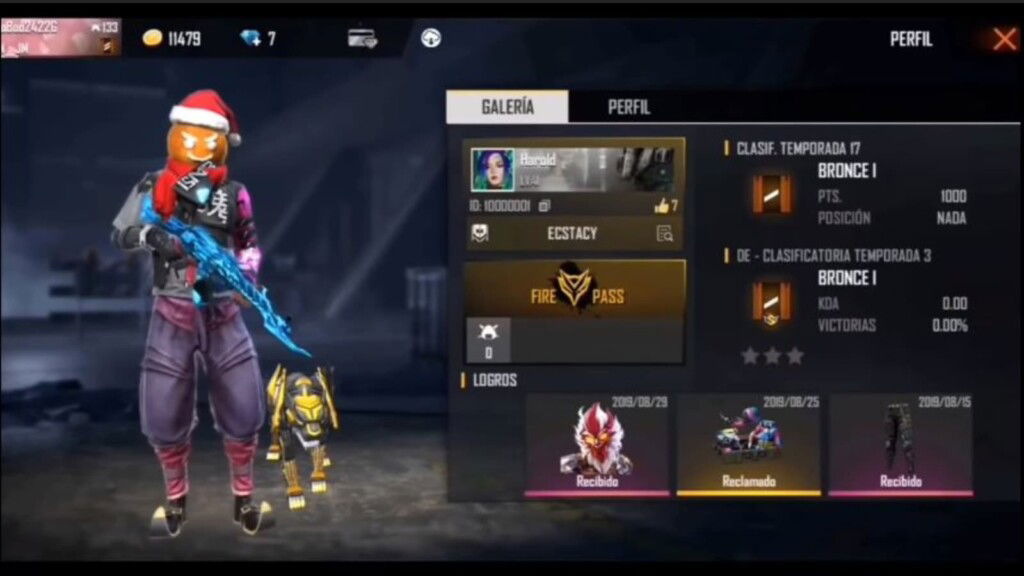Open the gold coins balance
Viewport: 1024px width, 576px height.
172,39
